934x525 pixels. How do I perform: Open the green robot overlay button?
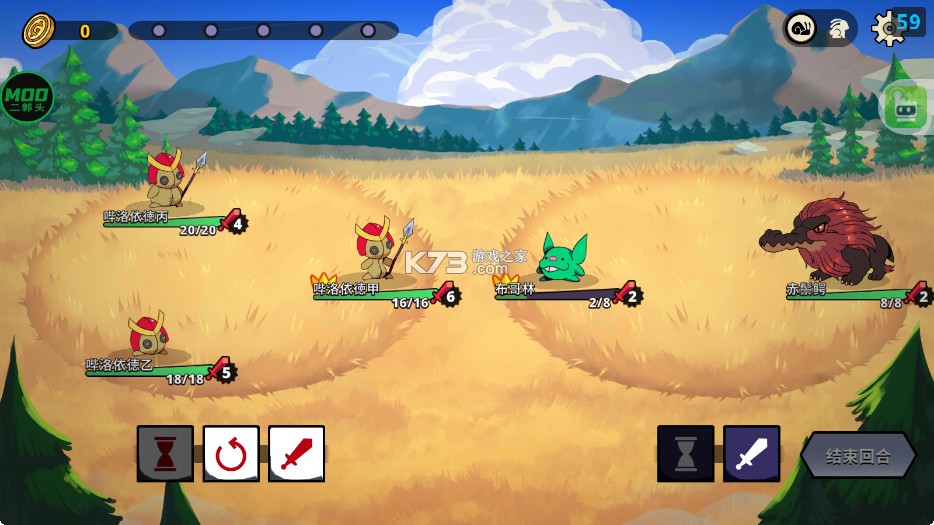tap(906, 105)
